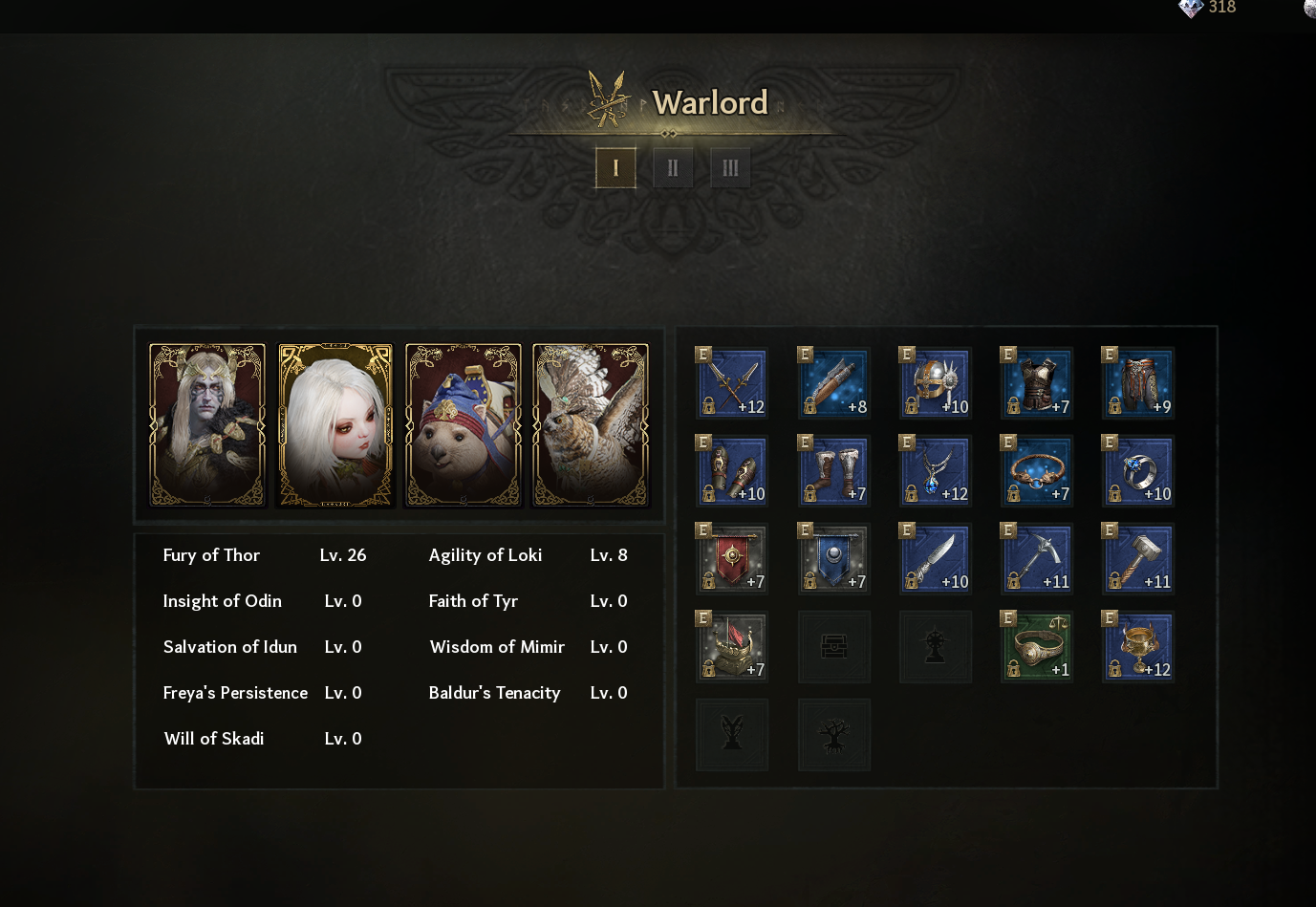Select the +7 boots slot
Image resolution: width=1316 pixels, height=907 pixels.
(x=834, y=470)
